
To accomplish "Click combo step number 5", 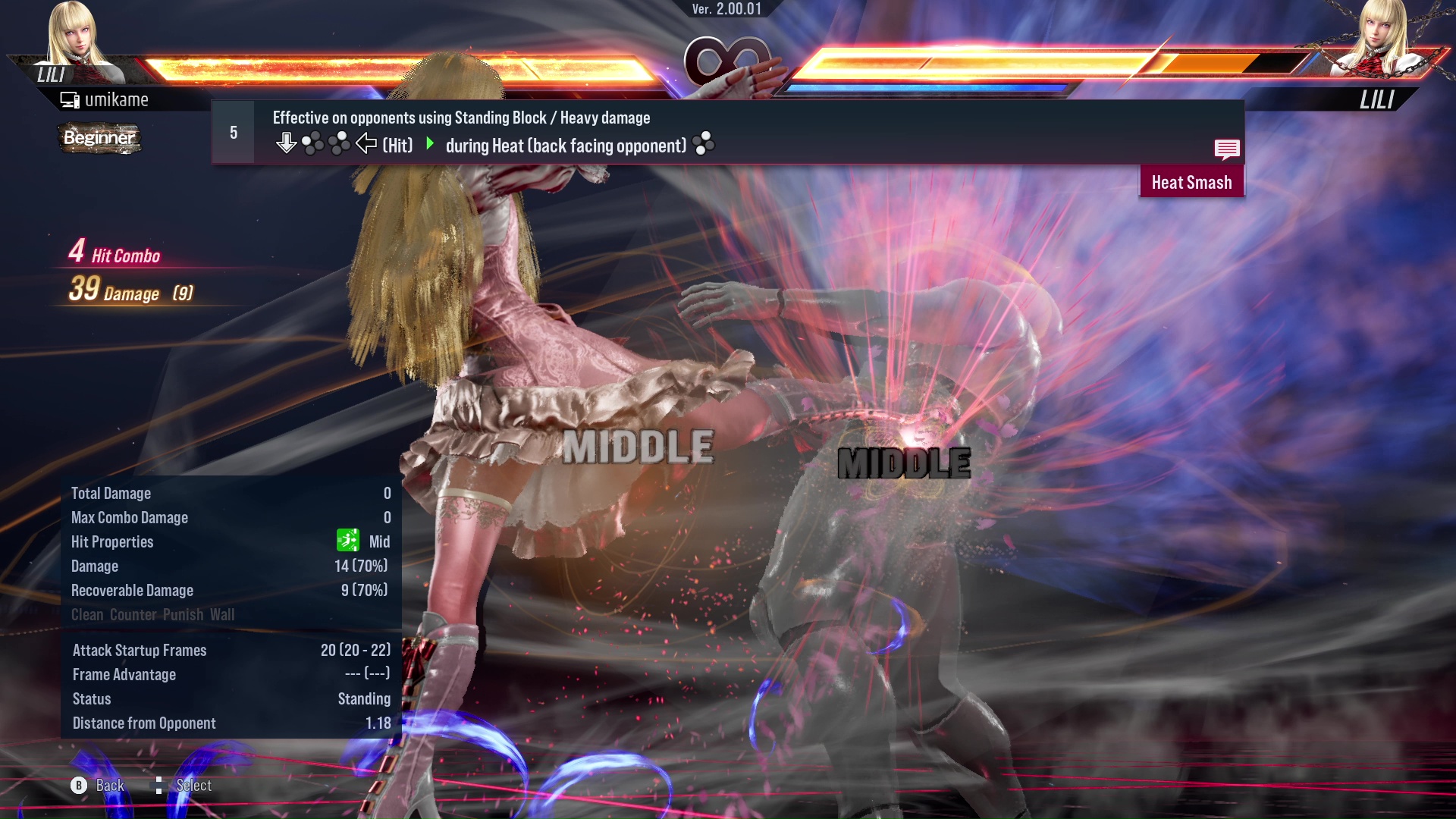I will pos(232,132).
